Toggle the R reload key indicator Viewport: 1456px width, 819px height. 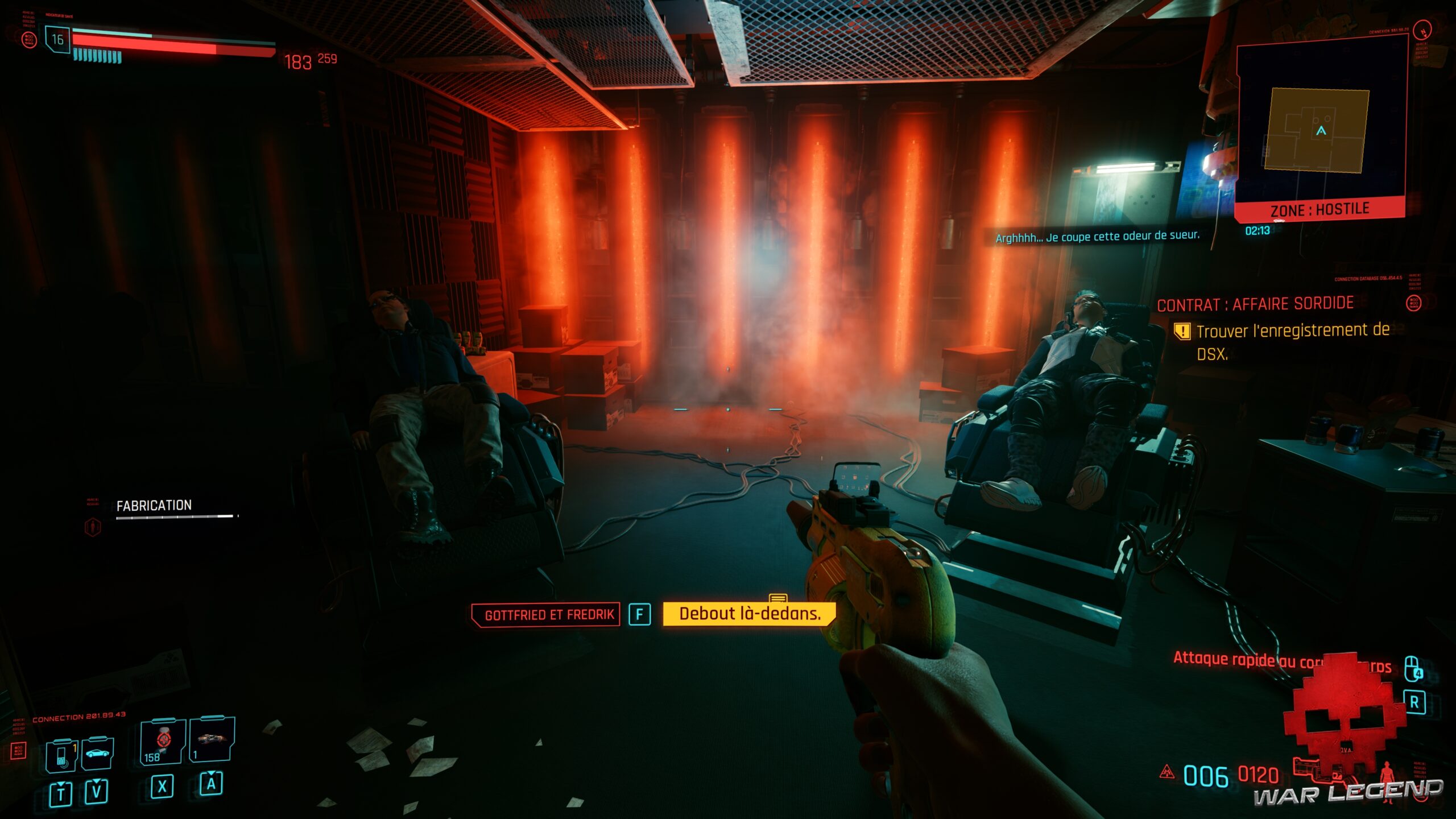(x=1416, y=702)
